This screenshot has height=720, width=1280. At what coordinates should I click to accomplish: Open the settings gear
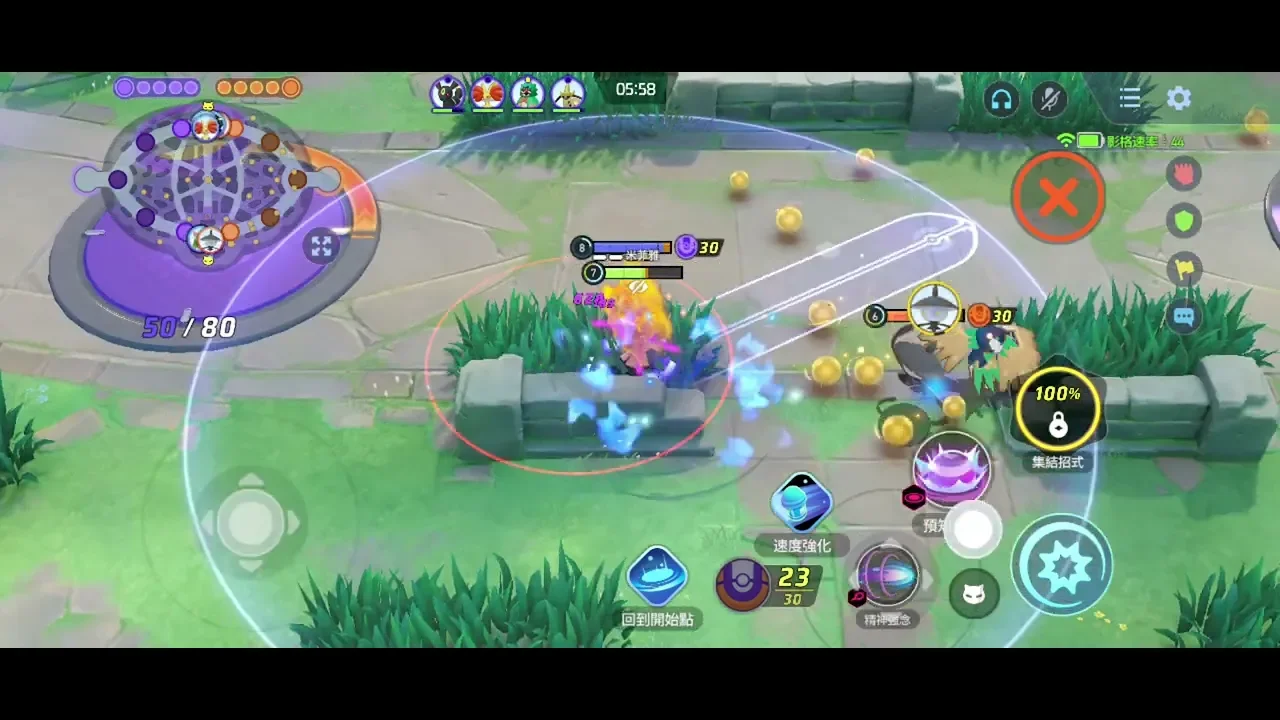coord(1179,98)
